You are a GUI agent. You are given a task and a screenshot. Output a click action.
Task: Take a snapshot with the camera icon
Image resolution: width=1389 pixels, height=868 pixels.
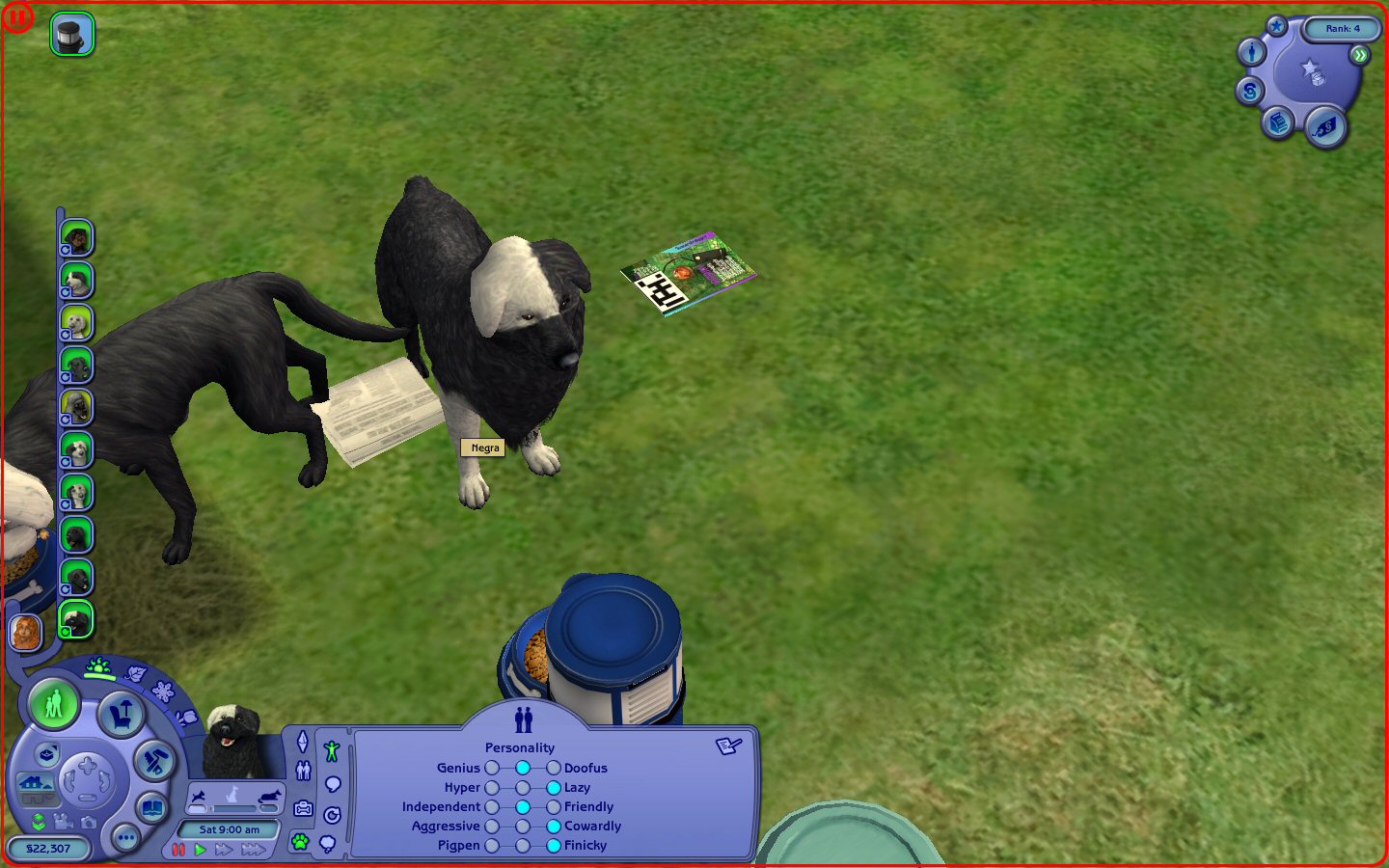pyautogui.click(x=89, y=823)
